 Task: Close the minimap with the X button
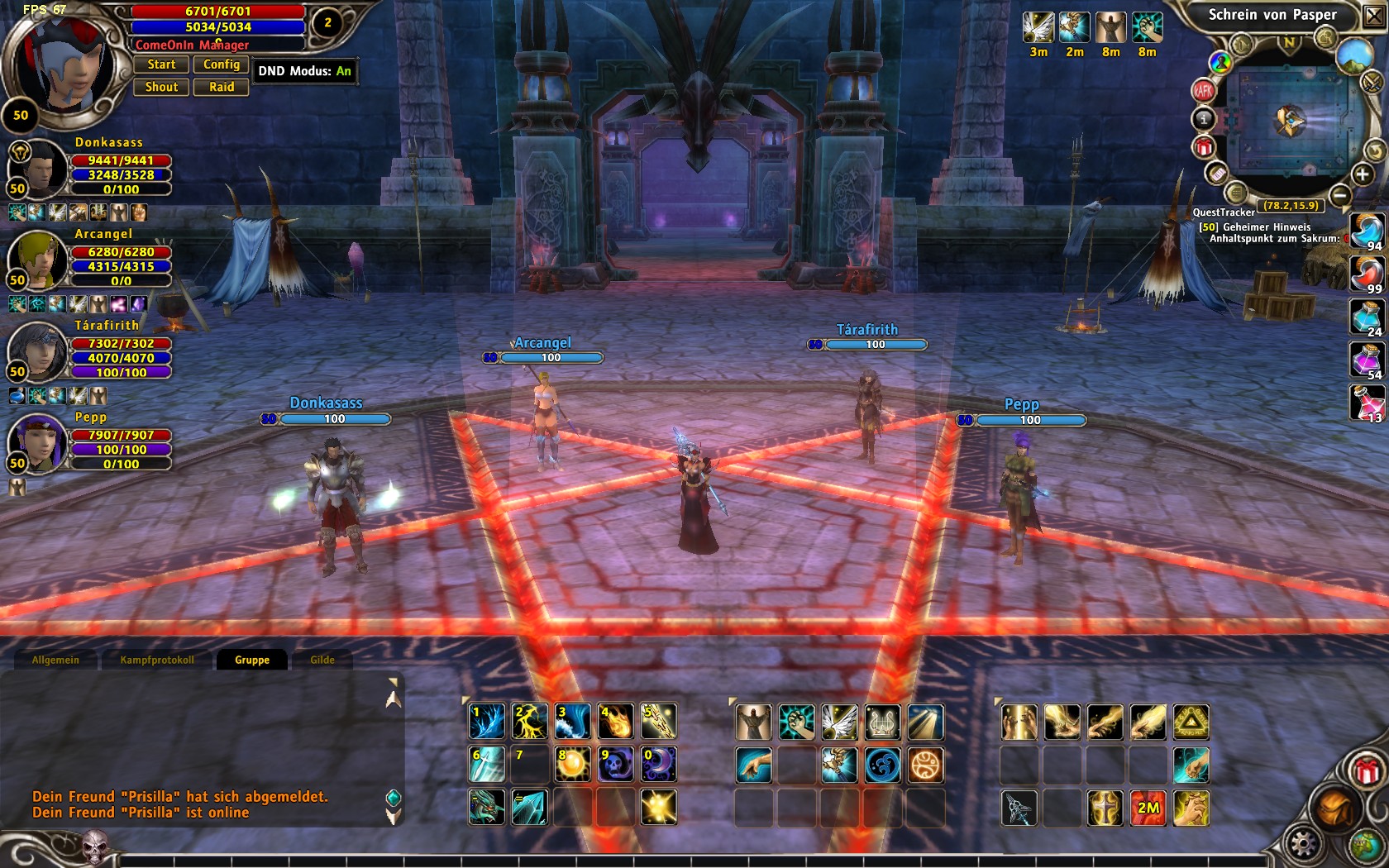point(1374,16)
